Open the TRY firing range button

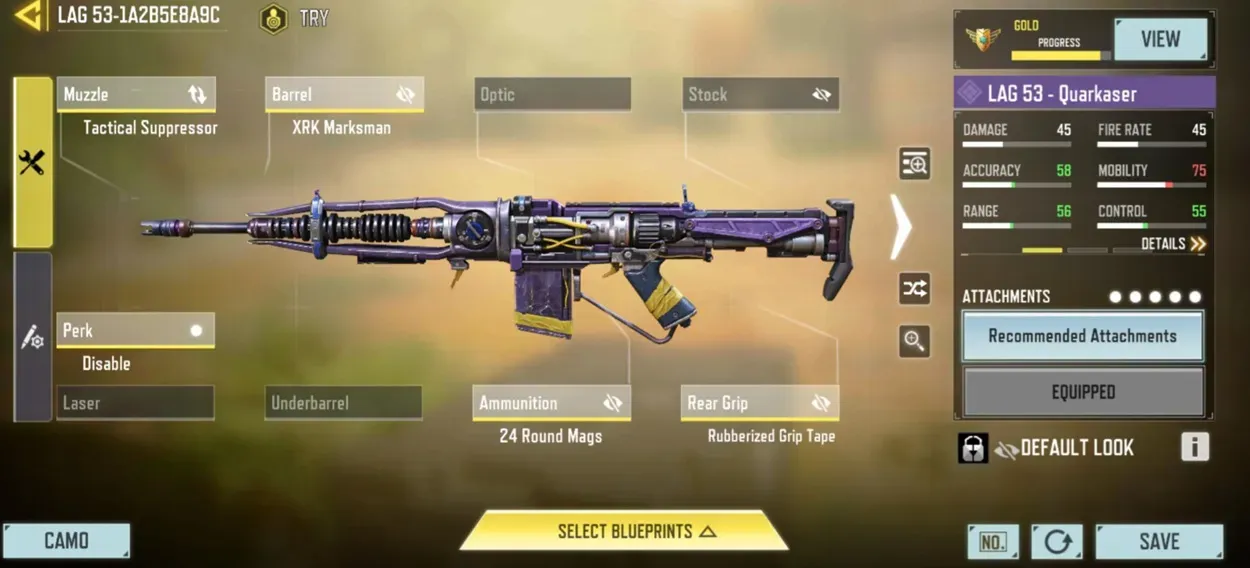294,18
